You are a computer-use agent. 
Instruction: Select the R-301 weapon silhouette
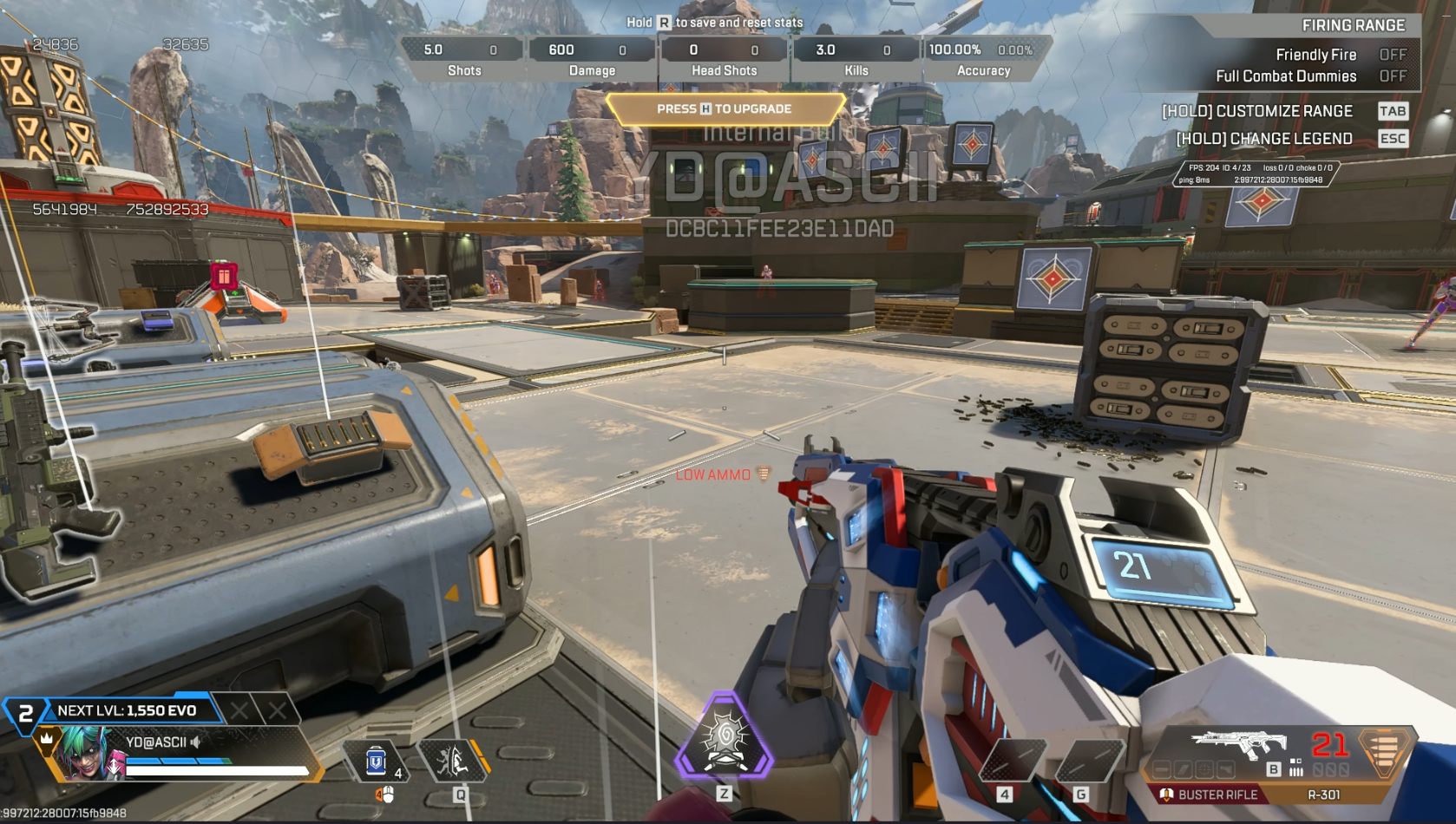click(1239, 744)
